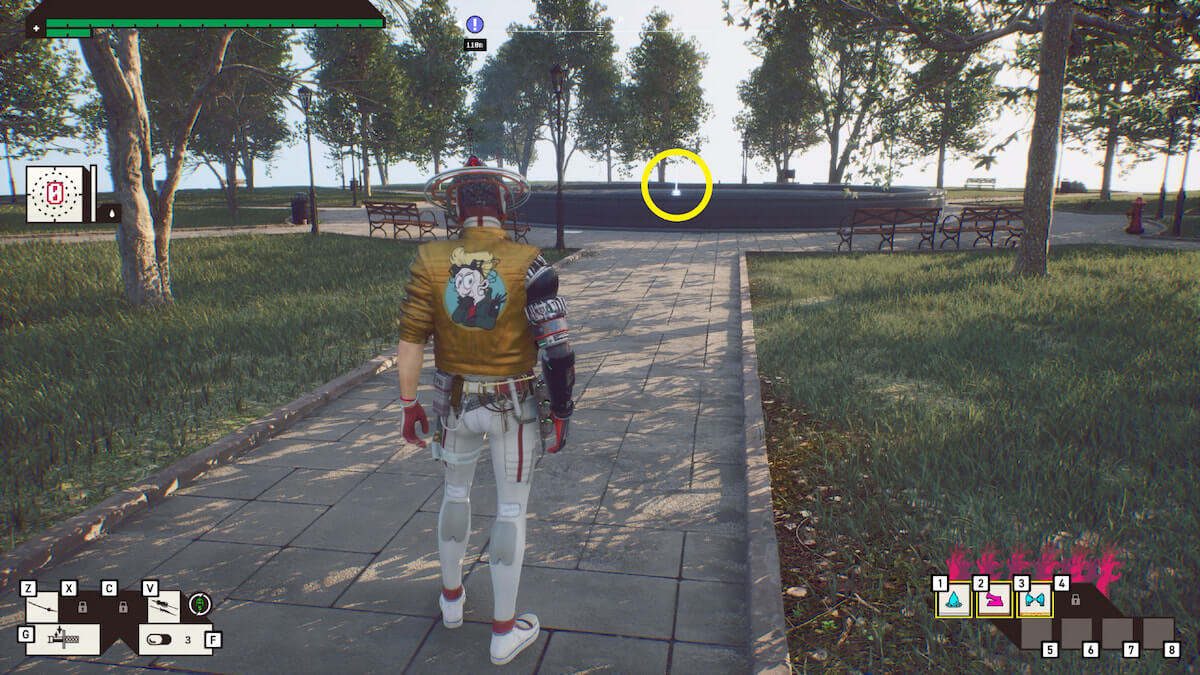Select the single-needle weapon slot Z

42,606
